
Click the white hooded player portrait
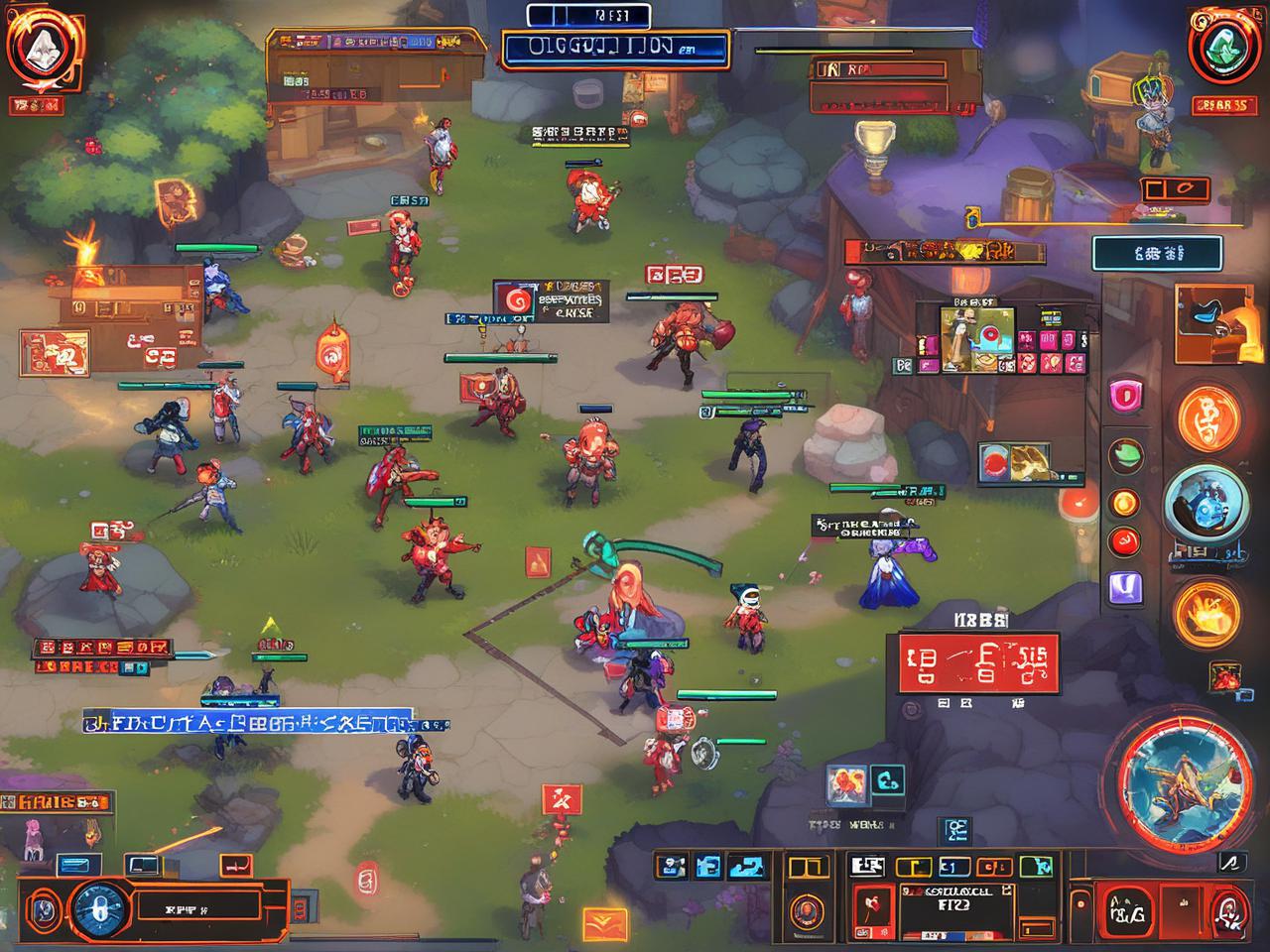pos(40,47)
